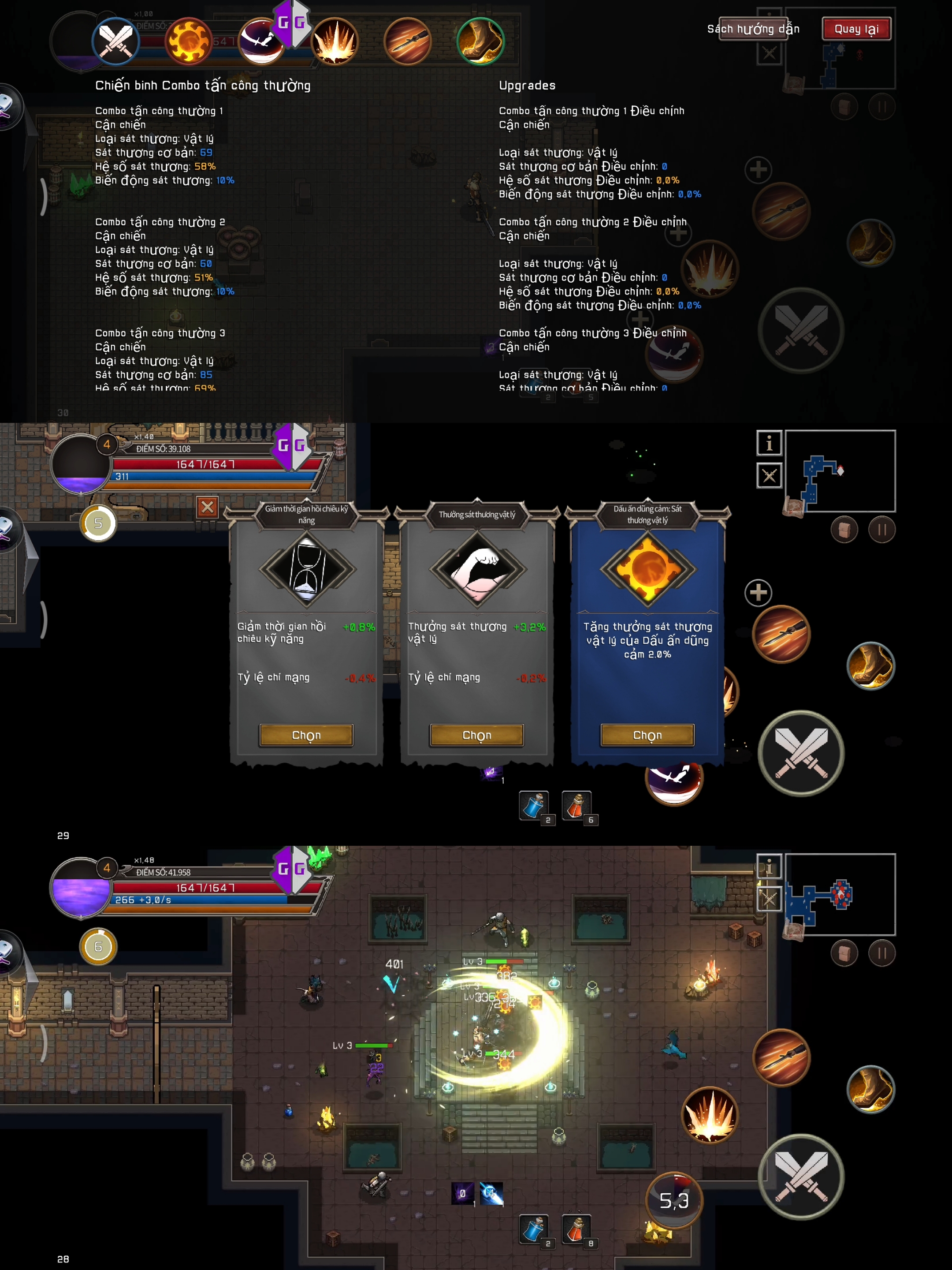Click the red Quay lại button
Image resolution: width=952 pixels, height=1270 pixels.
(x=856, y=29)
